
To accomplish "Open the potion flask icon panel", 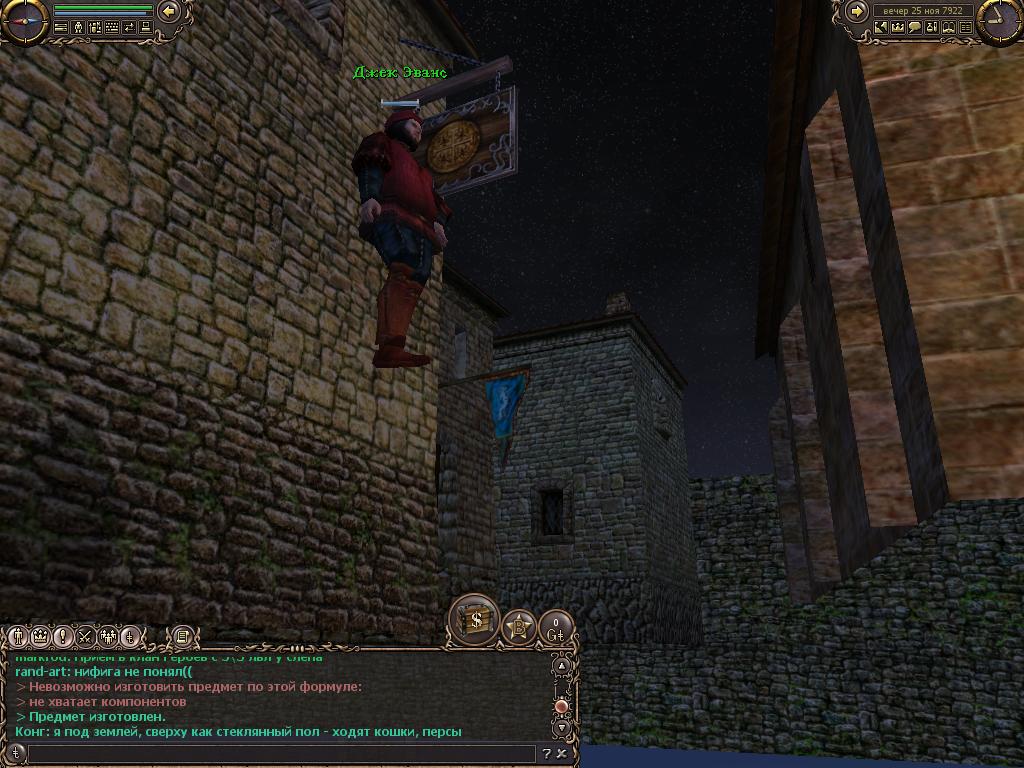I will pos(932,28).
